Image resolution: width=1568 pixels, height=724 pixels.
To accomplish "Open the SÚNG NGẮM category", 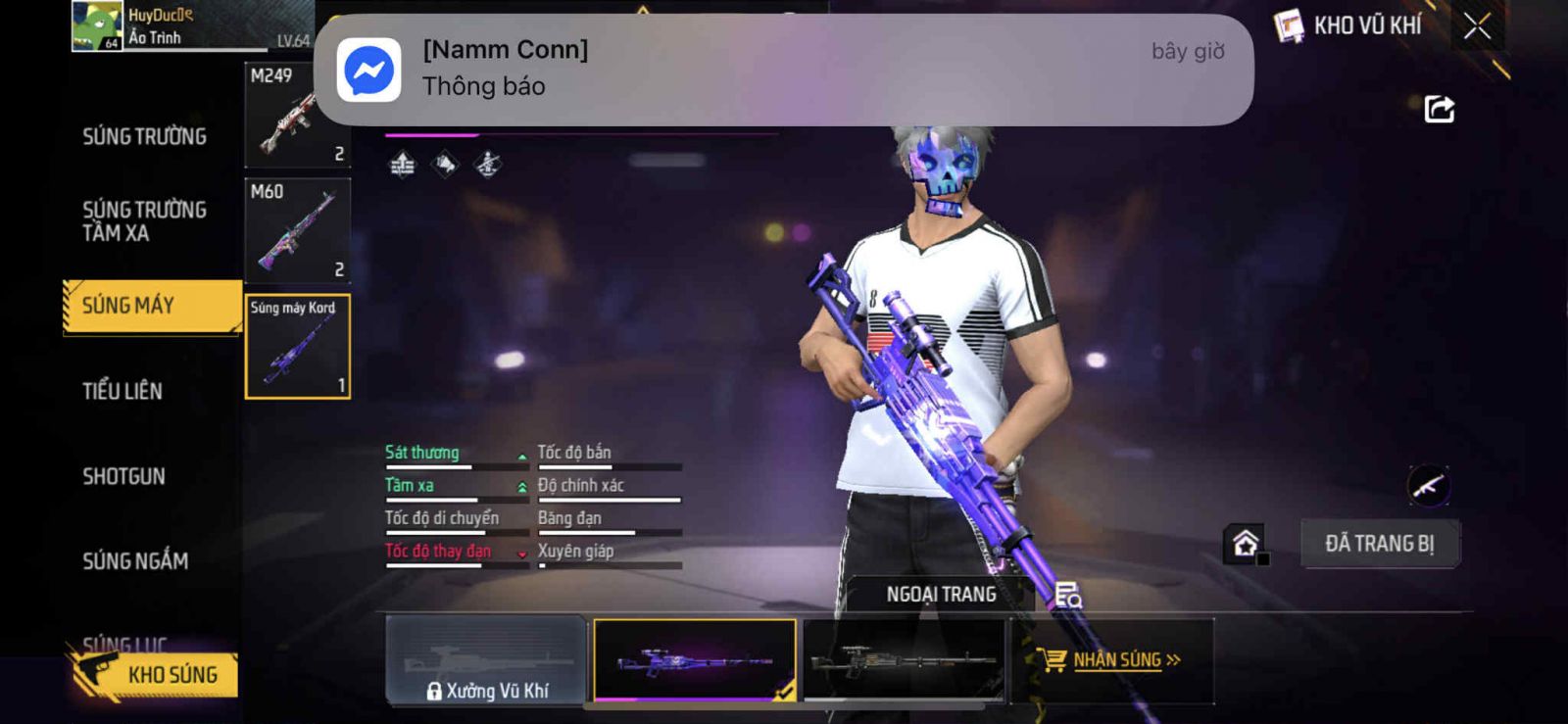I will (135, 561).
